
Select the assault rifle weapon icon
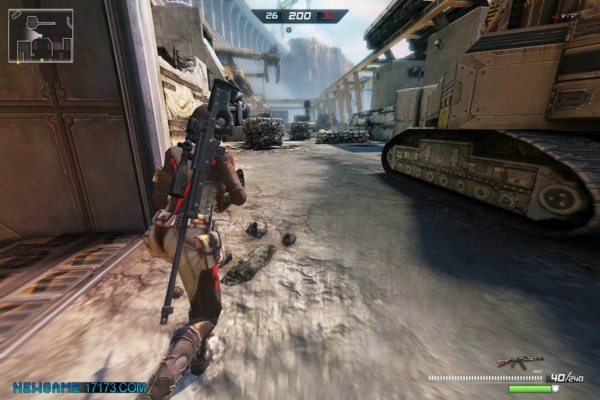tap(520, 361)
